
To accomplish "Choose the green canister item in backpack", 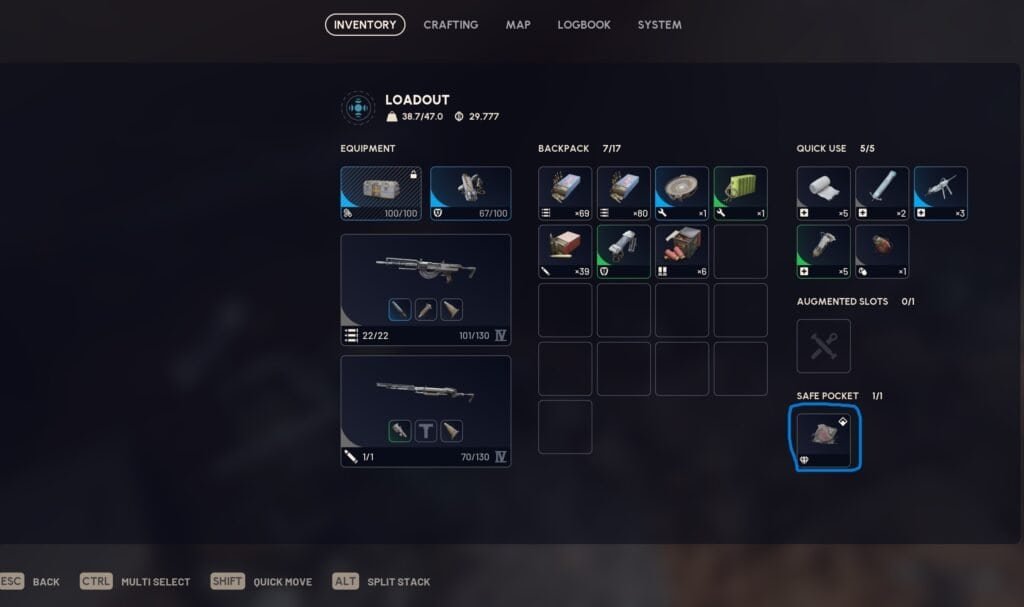I will [740, 193].
